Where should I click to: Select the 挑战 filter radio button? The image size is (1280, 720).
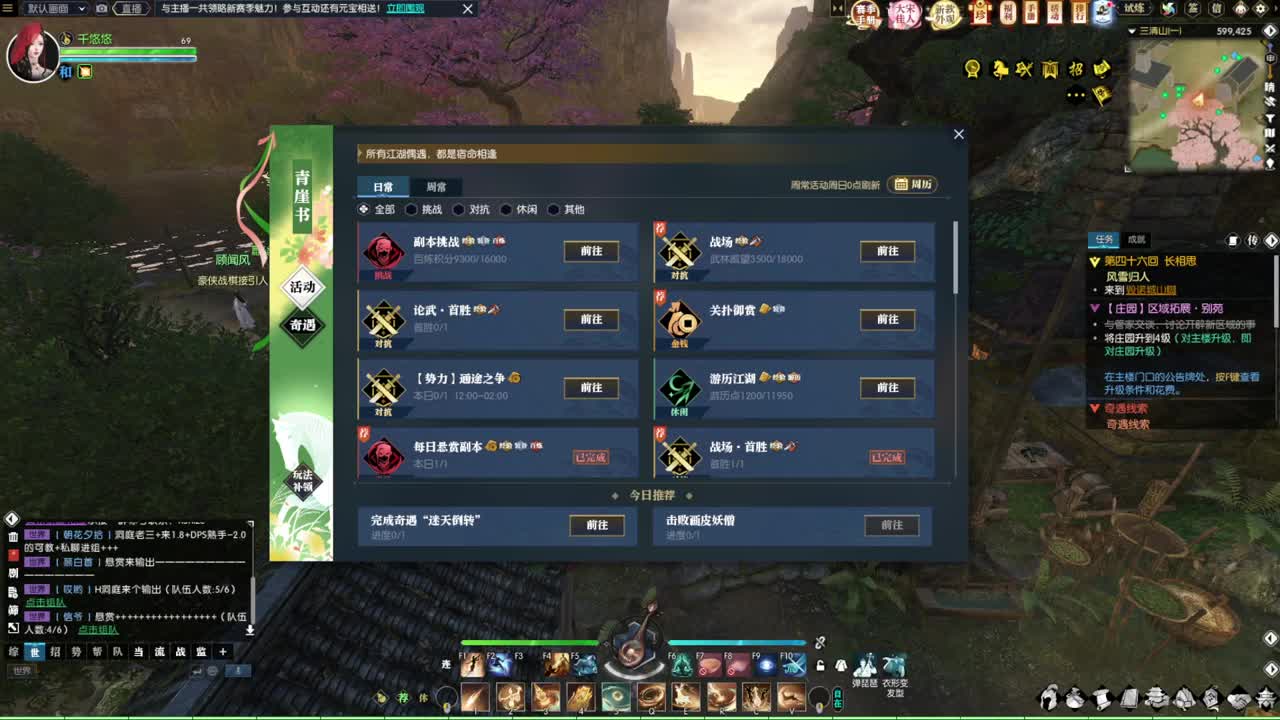coord(411,209)
